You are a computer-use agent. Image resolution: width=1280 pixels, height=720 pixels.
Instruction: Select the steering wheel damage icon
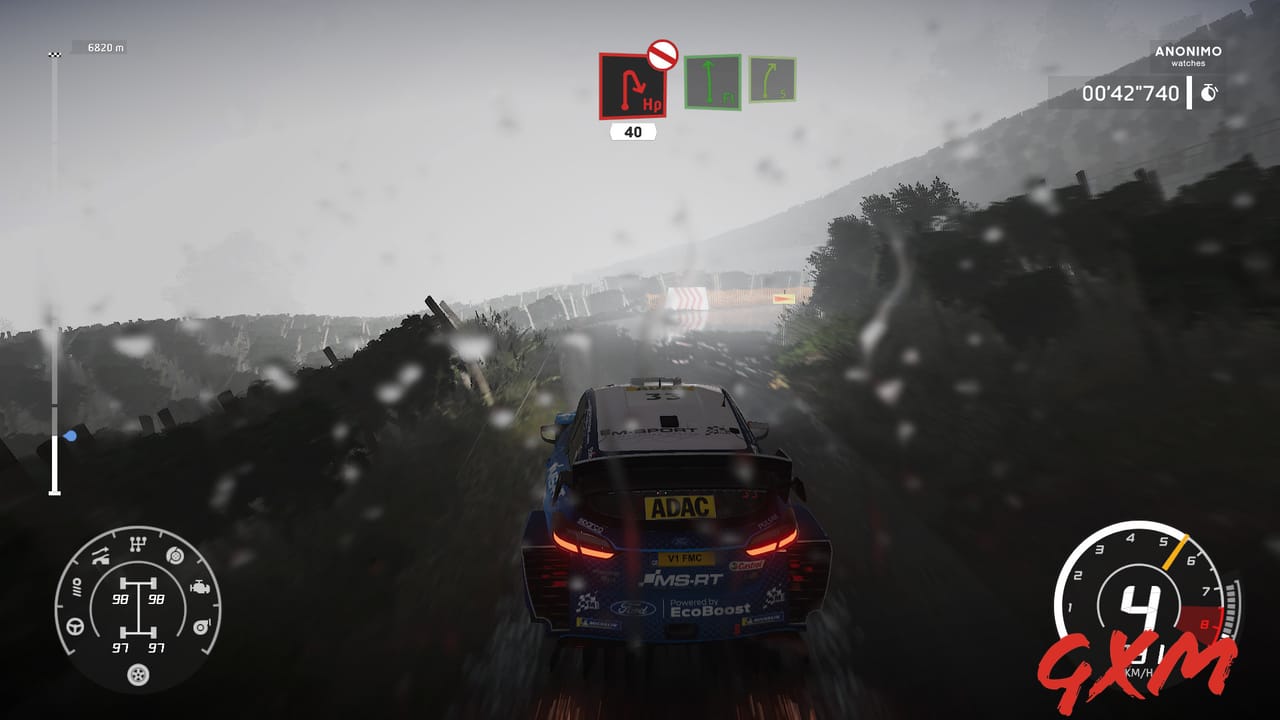point(75,627)
